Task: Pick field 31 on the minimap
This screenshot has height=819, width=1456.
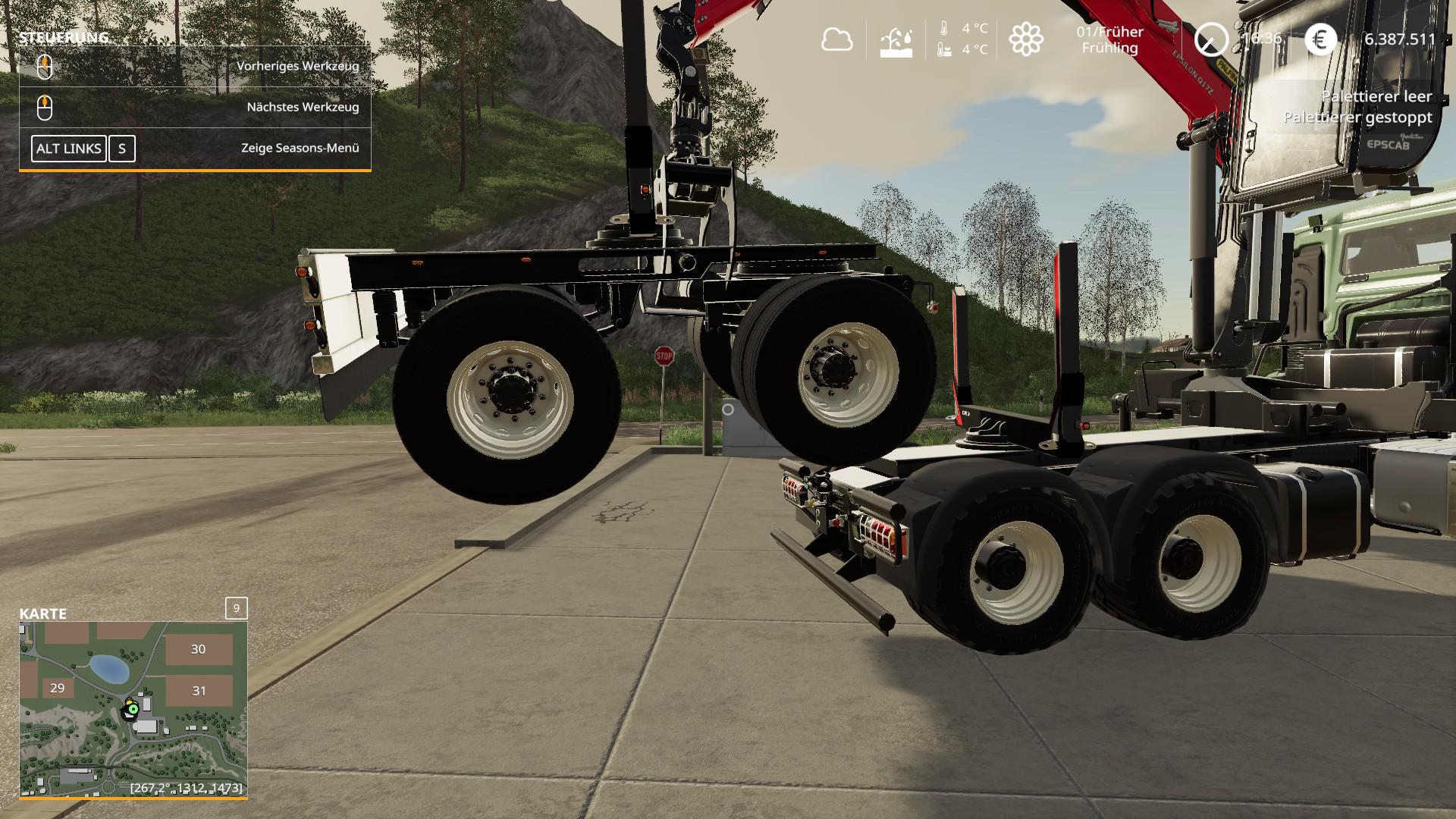Action: click(199, 690)
